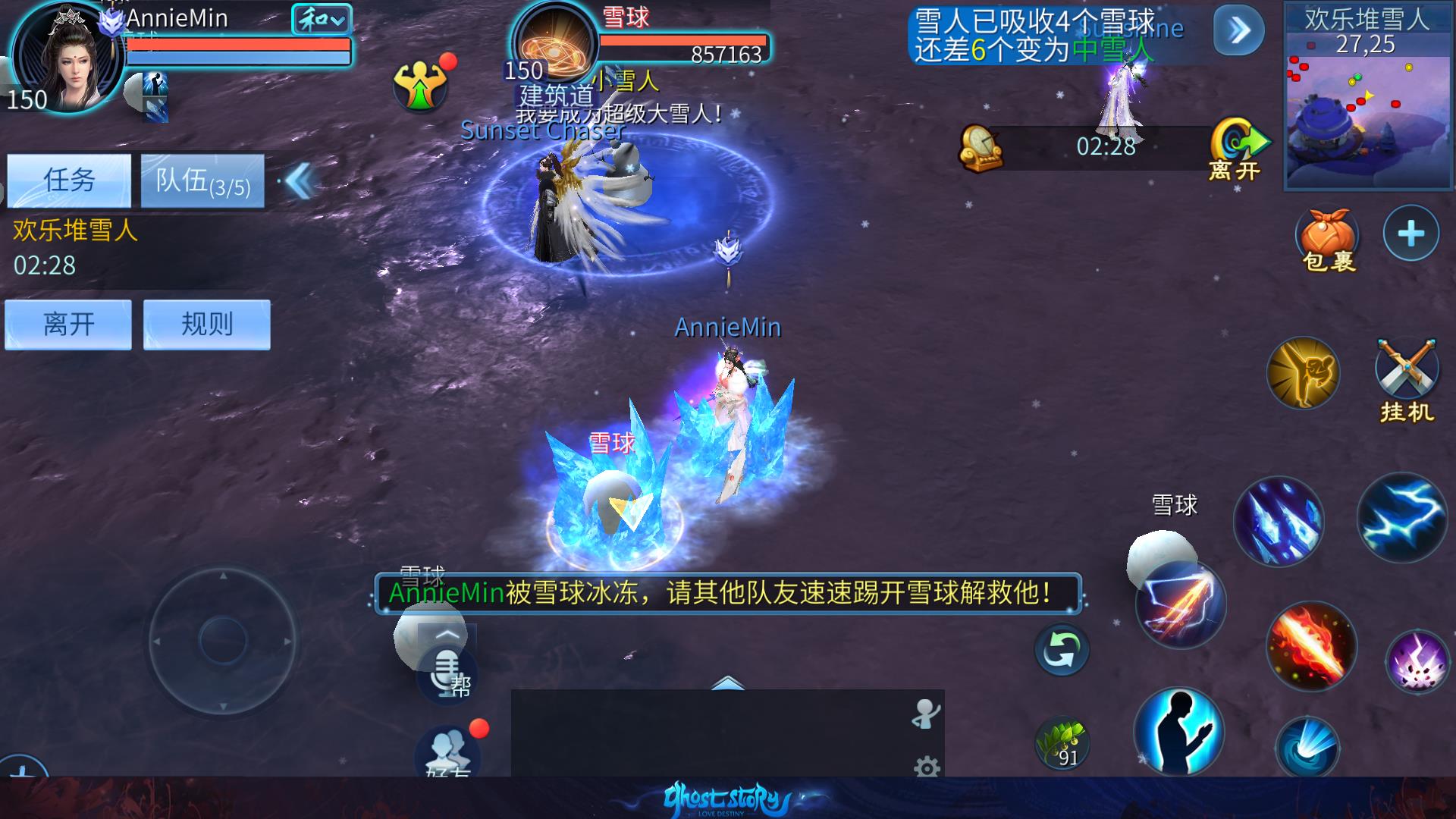Click the next-arrow beside snowman notice

pyautogui.click(x=1238, y=30)
